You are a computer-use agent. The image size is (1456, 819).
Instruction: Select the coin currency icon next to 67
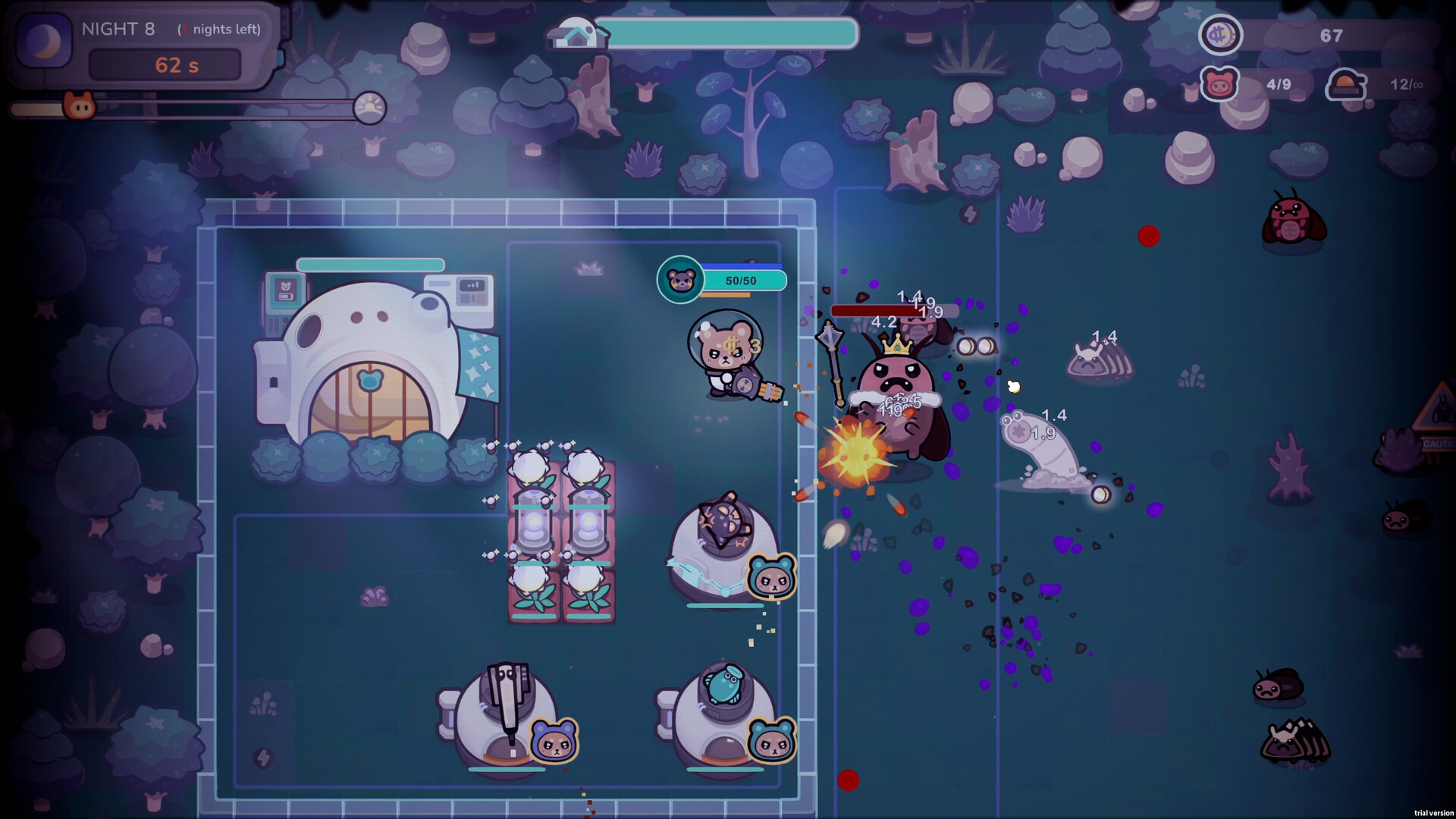[1222, 35]
